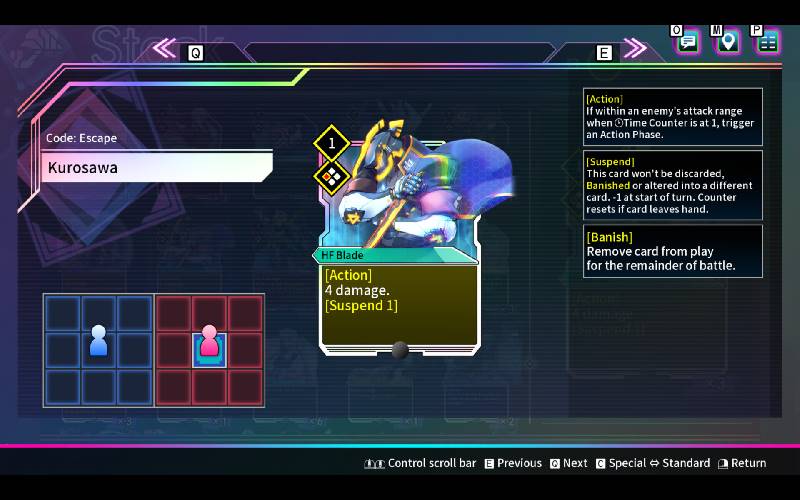Click the [Action] keyword description box
Image resolution: width=800 pixels, height=500 pixels.
point(672,116)
